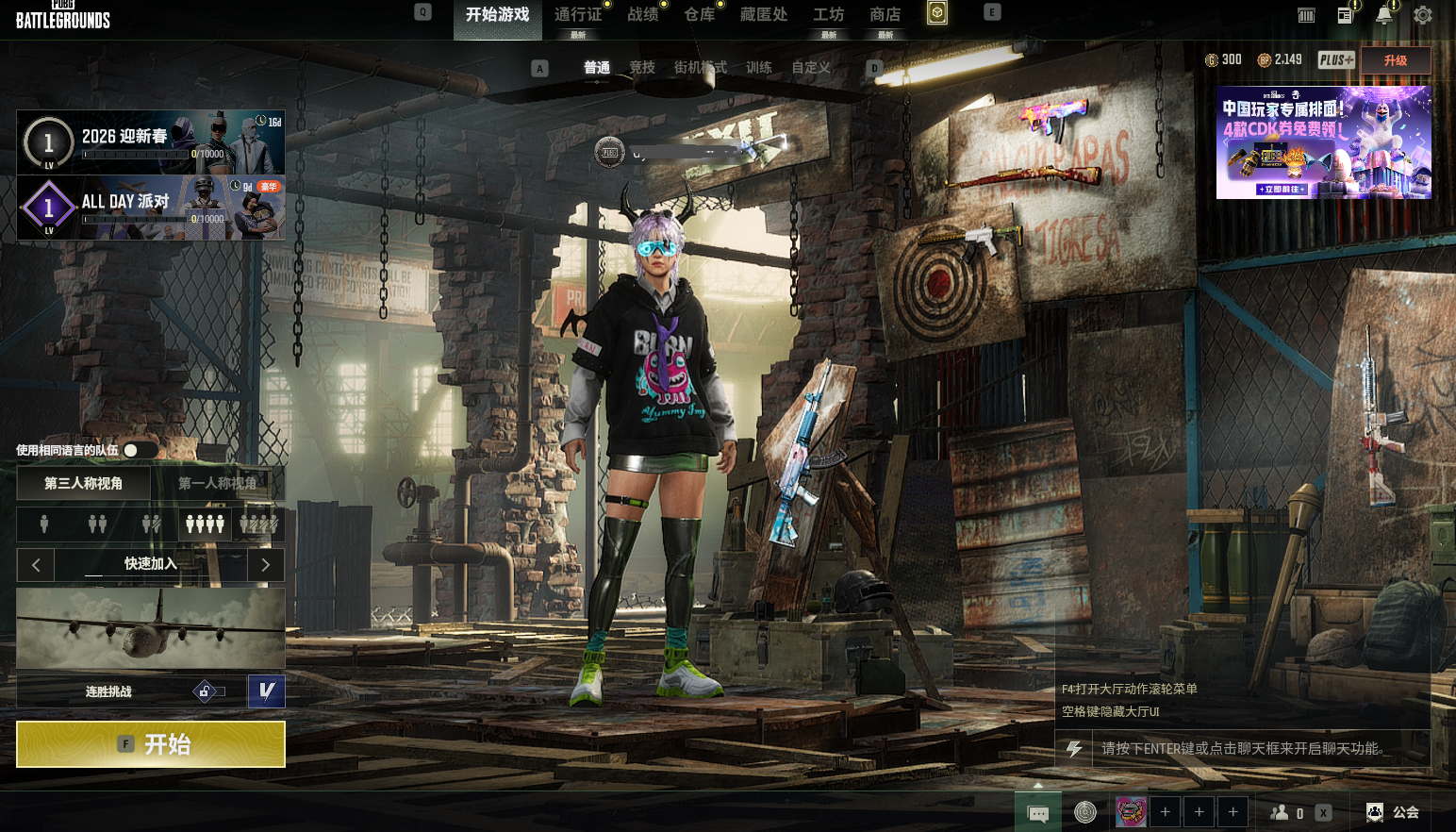Choose the solo single-player squad icon
1456x832 pixels.
pos(43,524)
